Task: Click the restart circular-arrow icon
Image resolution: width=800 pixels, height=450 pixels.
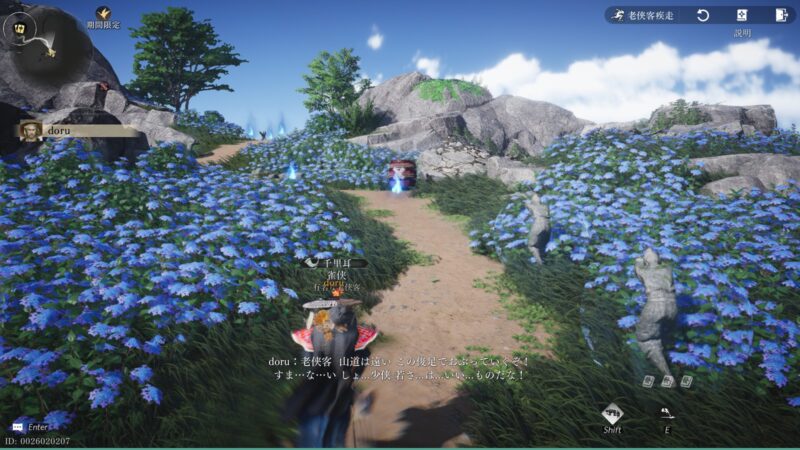Action: pos(703,15)
